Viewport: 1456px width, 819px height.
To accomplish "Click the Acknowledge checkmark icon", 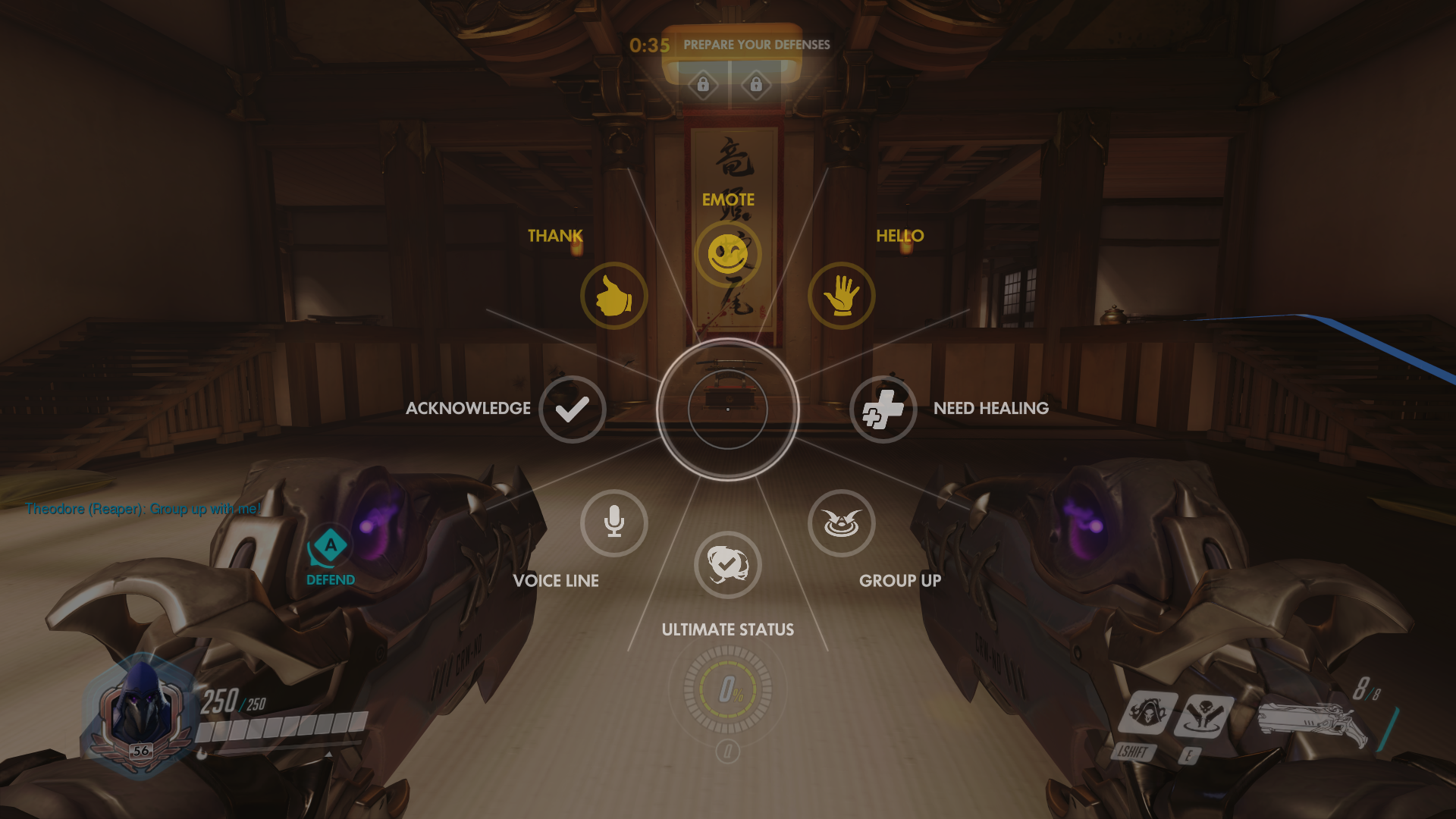I will 573,409.
